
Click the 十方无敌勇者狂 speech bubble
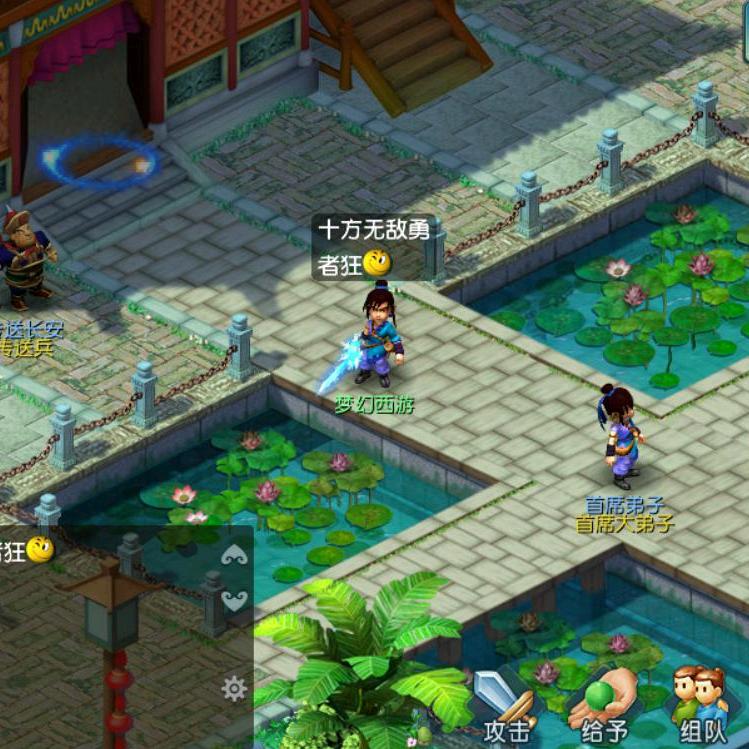[x=372, y=246]
